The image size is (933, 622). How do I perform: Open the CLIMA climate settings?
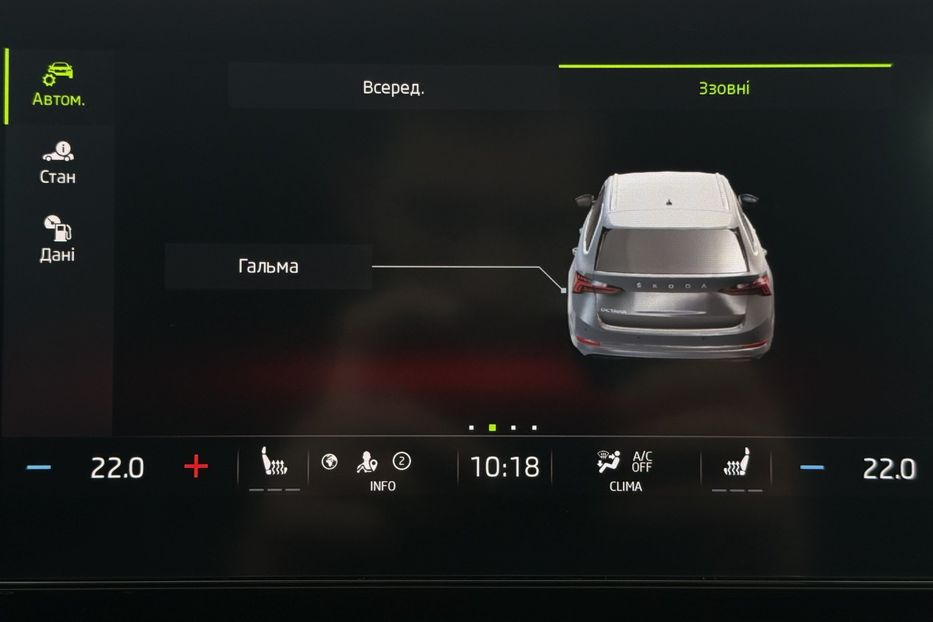pos(625,470)
